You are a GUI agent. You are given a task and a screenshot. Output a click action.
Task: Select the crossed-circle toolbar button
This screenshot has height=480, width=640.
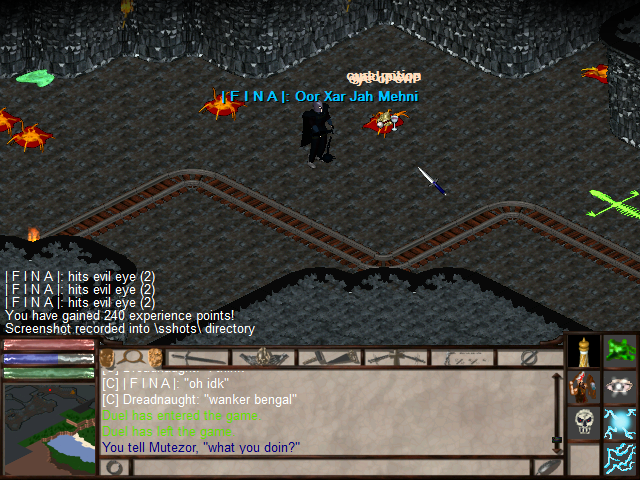pyautogui.click(x=530, y=357)
